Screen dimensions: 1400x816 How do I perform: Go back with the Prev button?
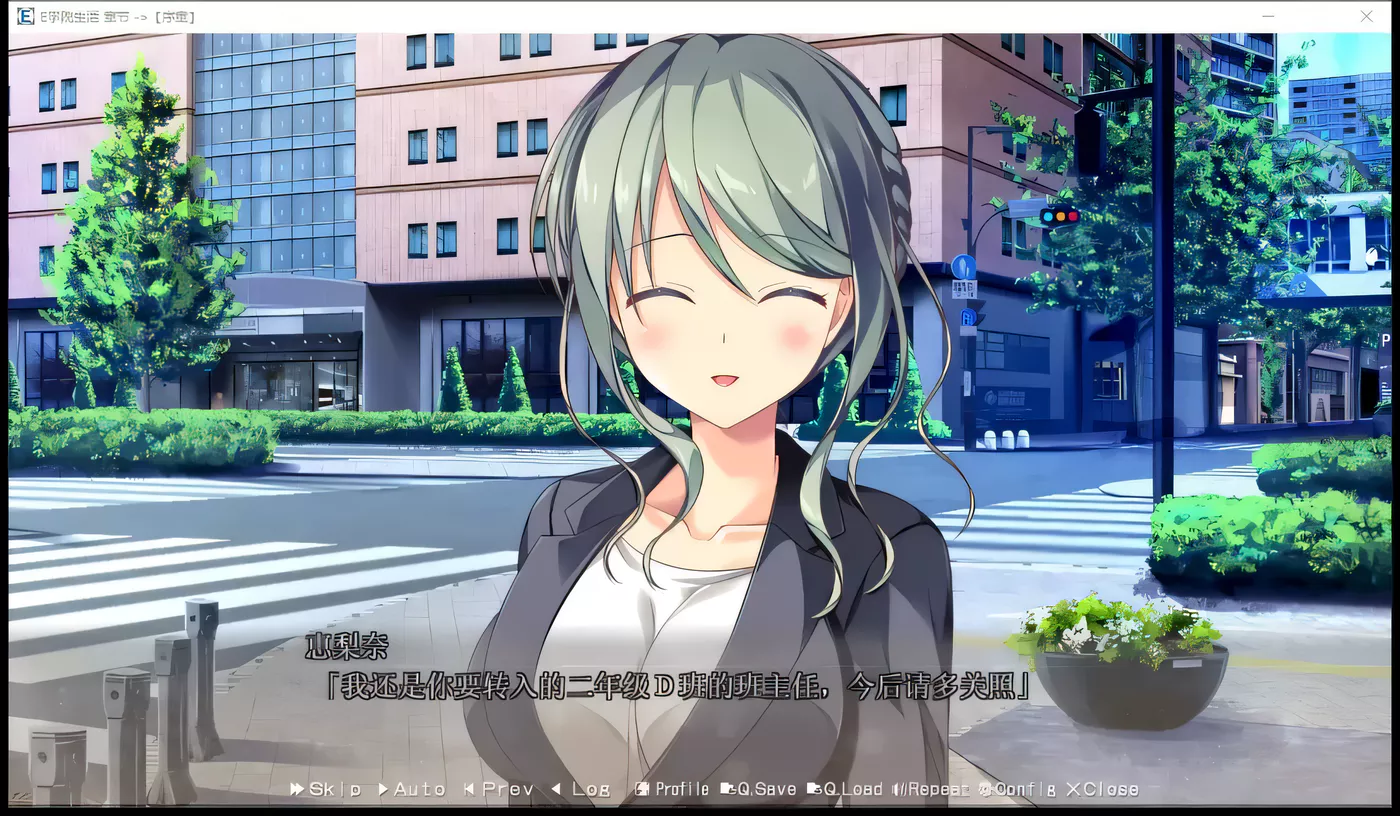pyautogui.click(x=499, y=789)
